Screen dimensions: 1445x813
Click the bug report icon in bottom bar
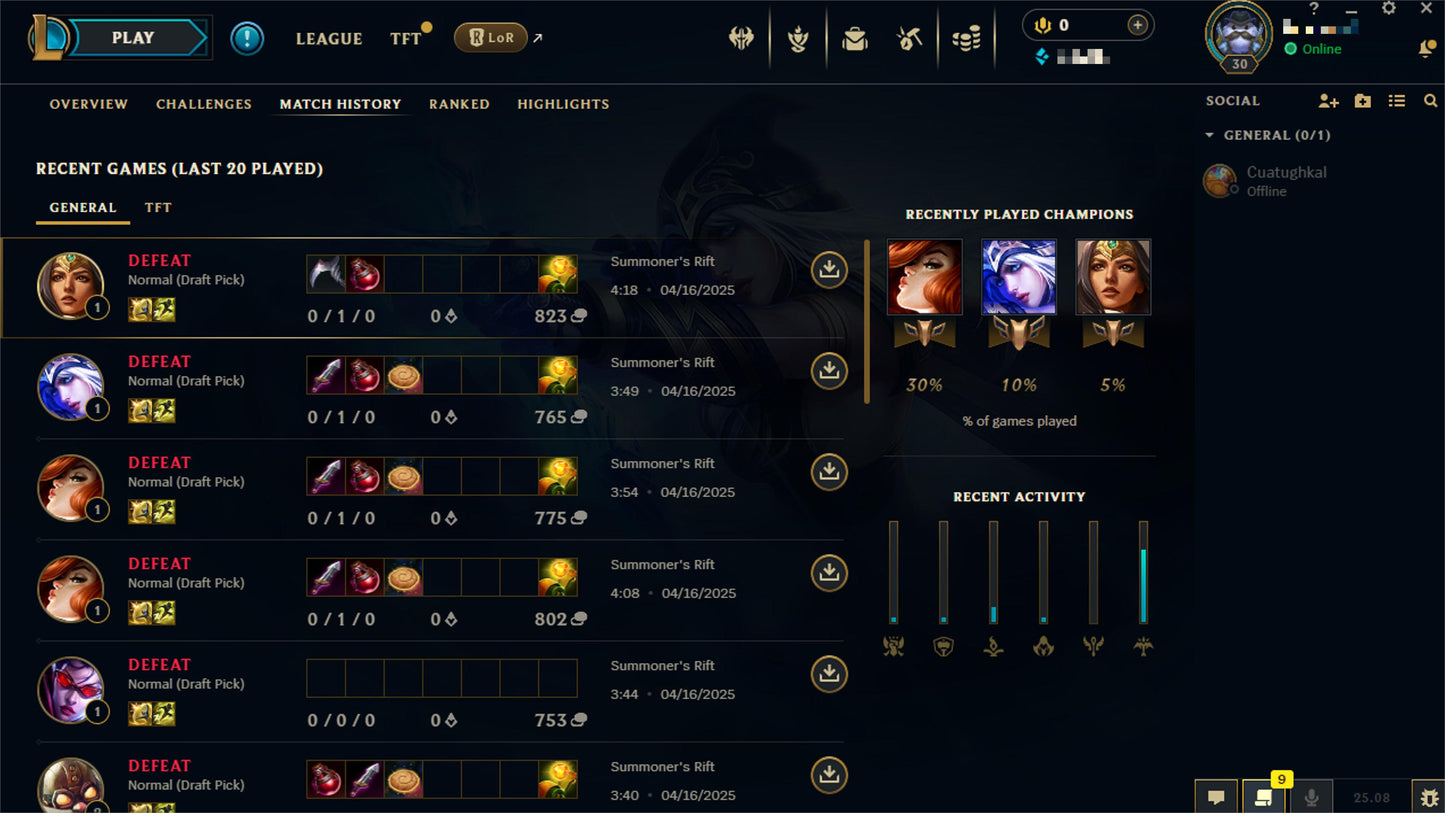point(1430,797)
